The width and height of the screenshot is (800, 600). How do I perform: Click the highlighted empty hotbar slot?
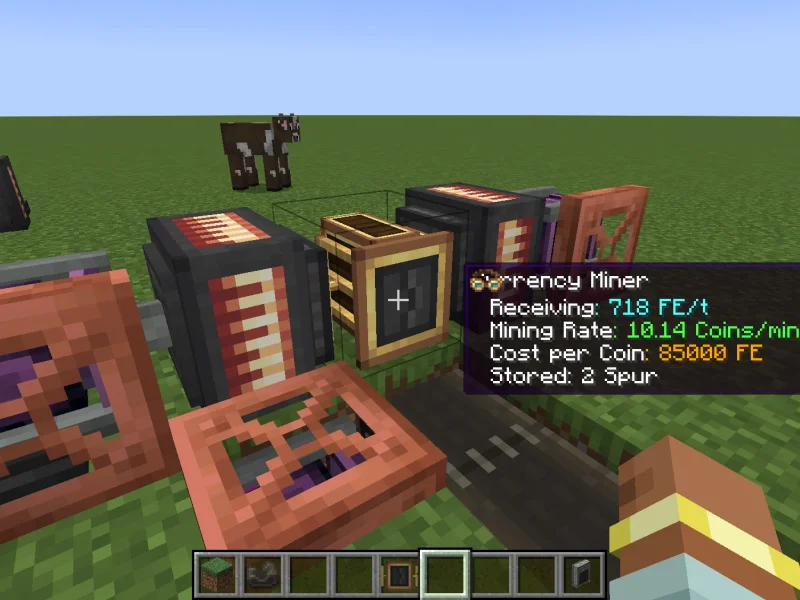click(444, 574)
